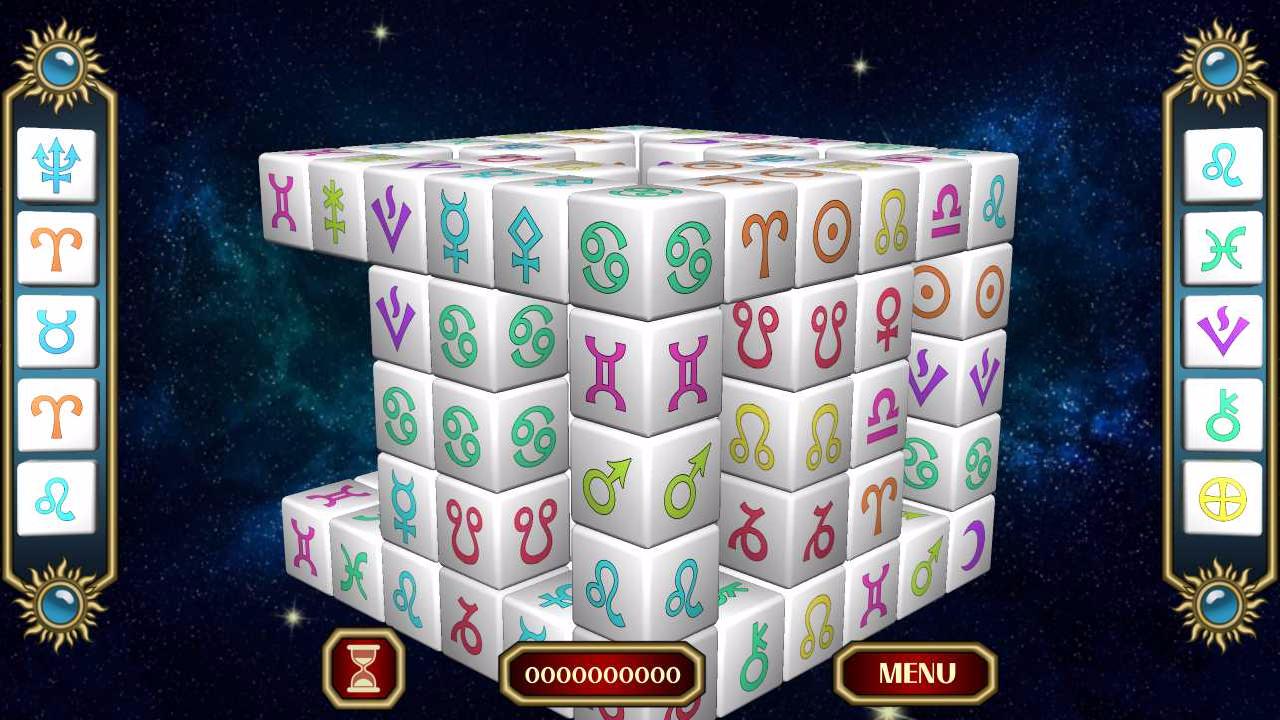This screenshot has width=1280, height=720.
Task: Click the purple Vesta tile in right sidebar
Action: (x=1223, y=333)
